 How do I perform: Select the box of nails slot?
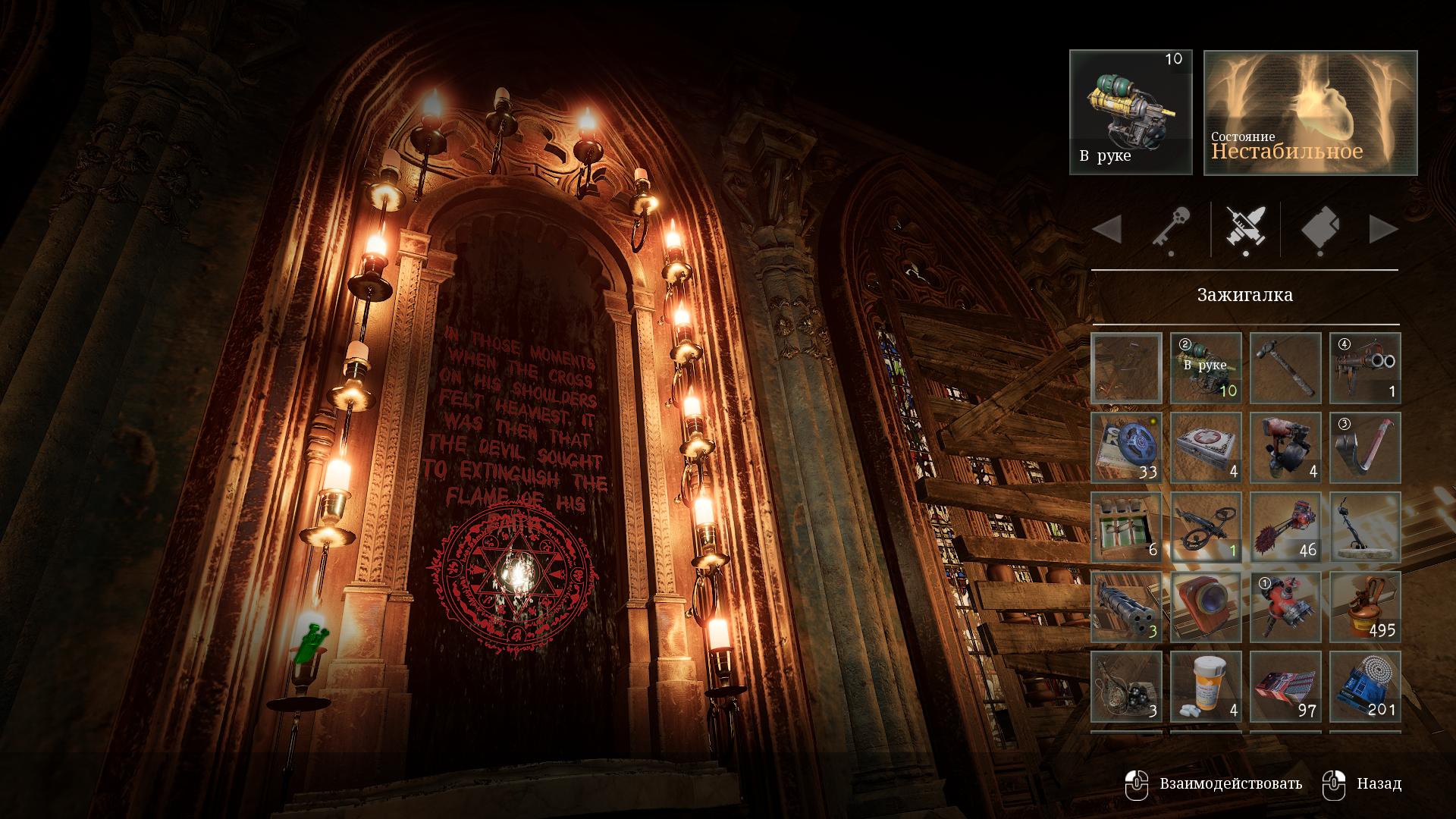point(1285,686)
